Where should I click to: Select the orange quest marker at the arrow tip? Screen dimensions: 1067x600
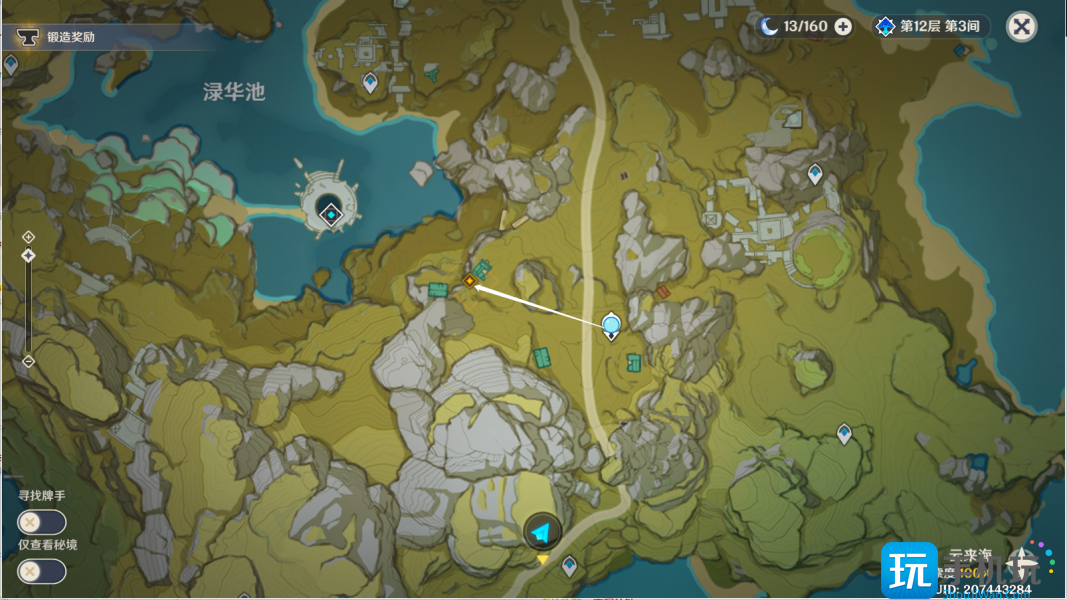[x=468, y=282]
